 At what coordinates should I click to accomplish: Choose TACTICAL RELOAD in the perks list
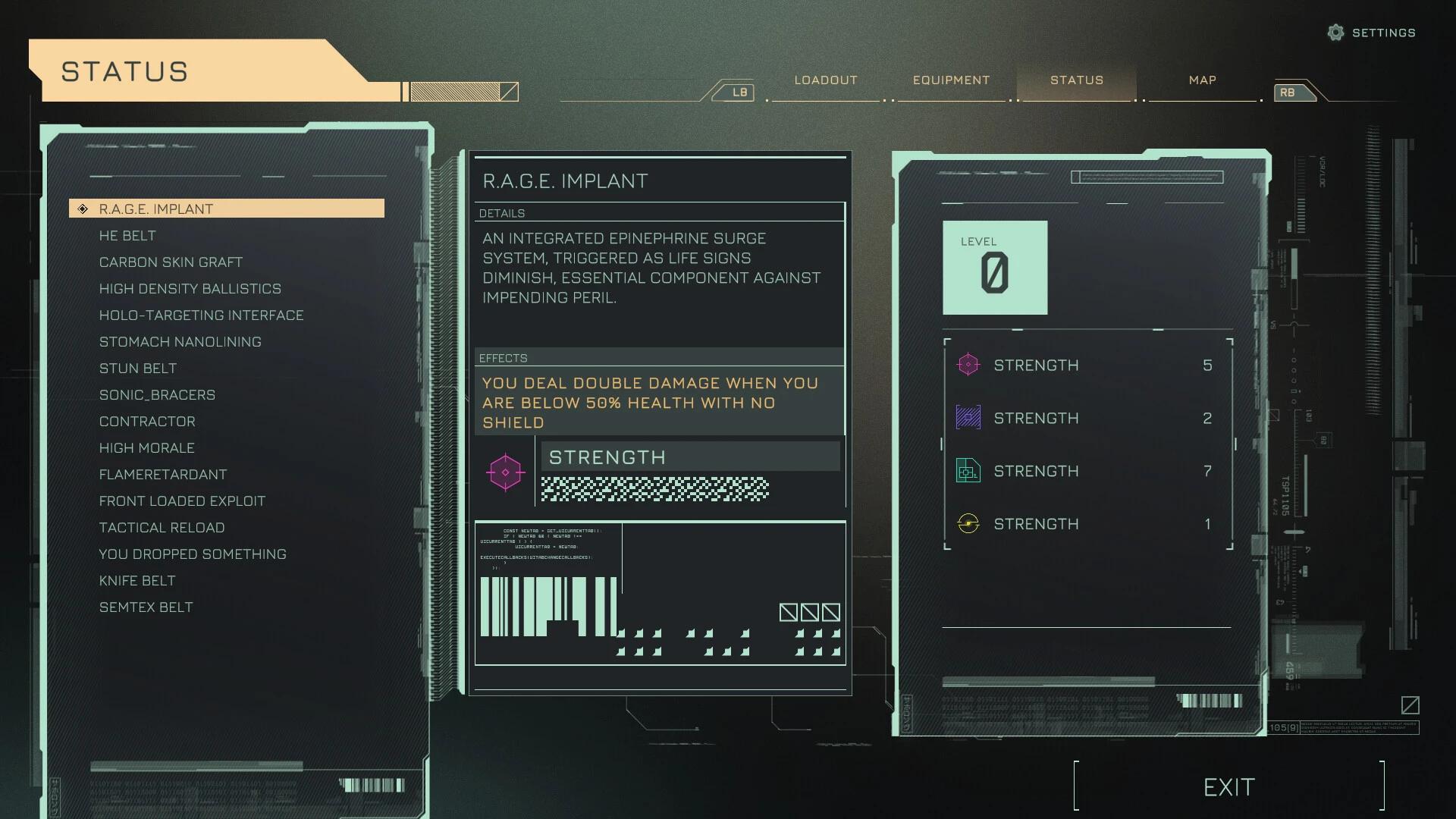(162, 527)
